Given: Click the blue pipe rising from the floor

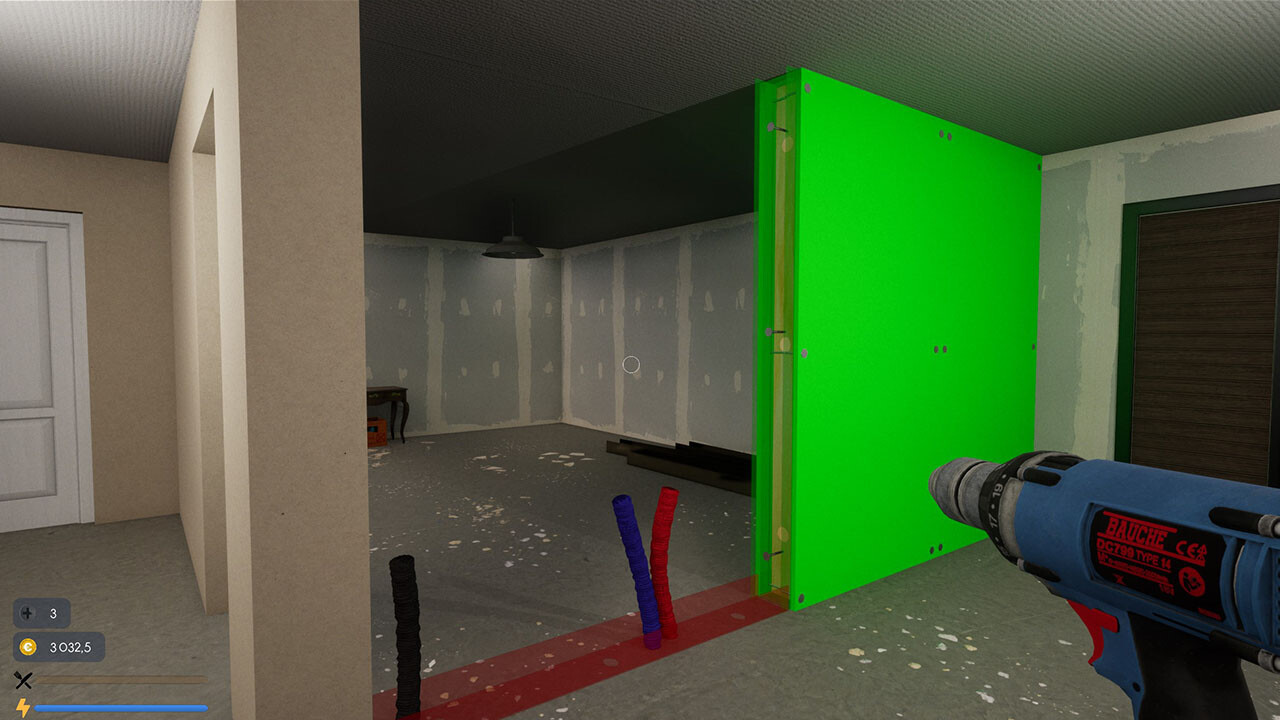Looking at the screenshot, I should tap(633, 560).
